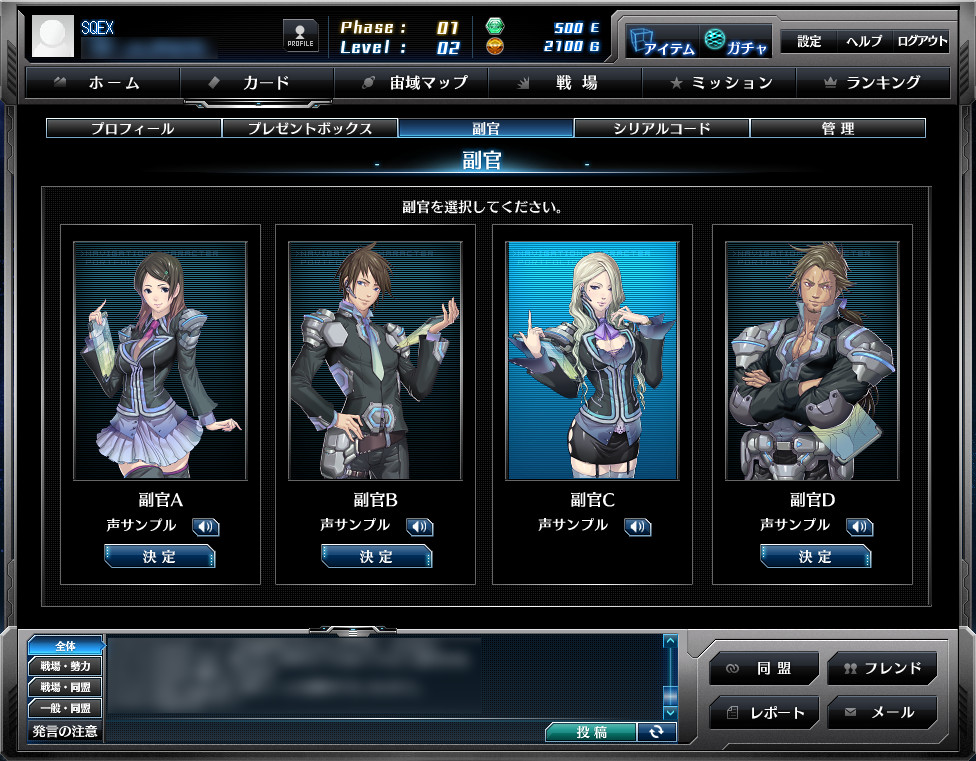Open the ガチャ button
The image size is (976, 761).
(x=736, y=41)
